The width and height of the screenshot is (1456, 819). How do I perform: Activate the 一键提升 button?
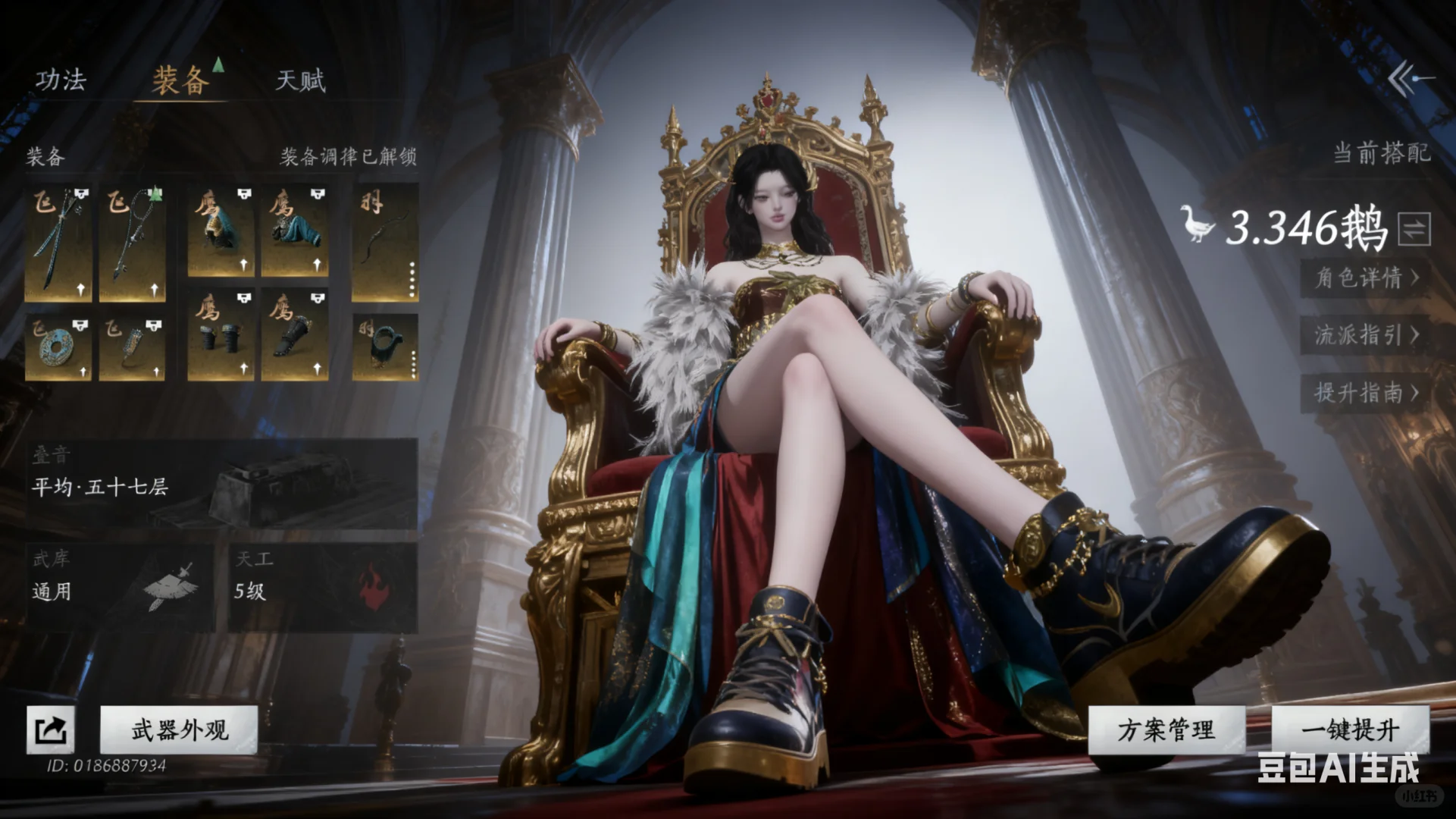click(x=1351, y=730)
